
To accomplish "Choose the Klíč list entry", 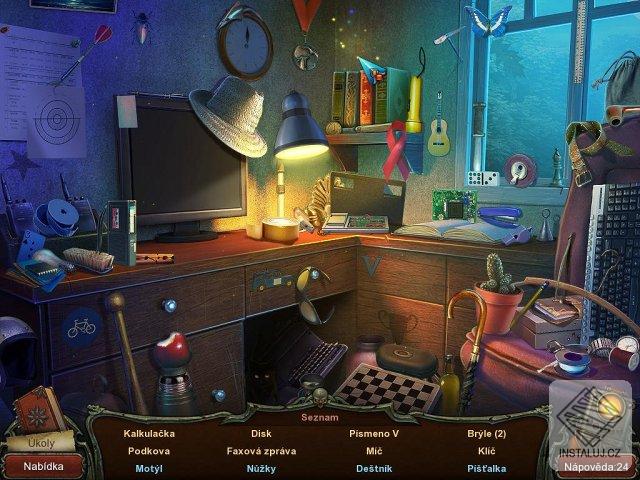I will [x=486, y=451].
